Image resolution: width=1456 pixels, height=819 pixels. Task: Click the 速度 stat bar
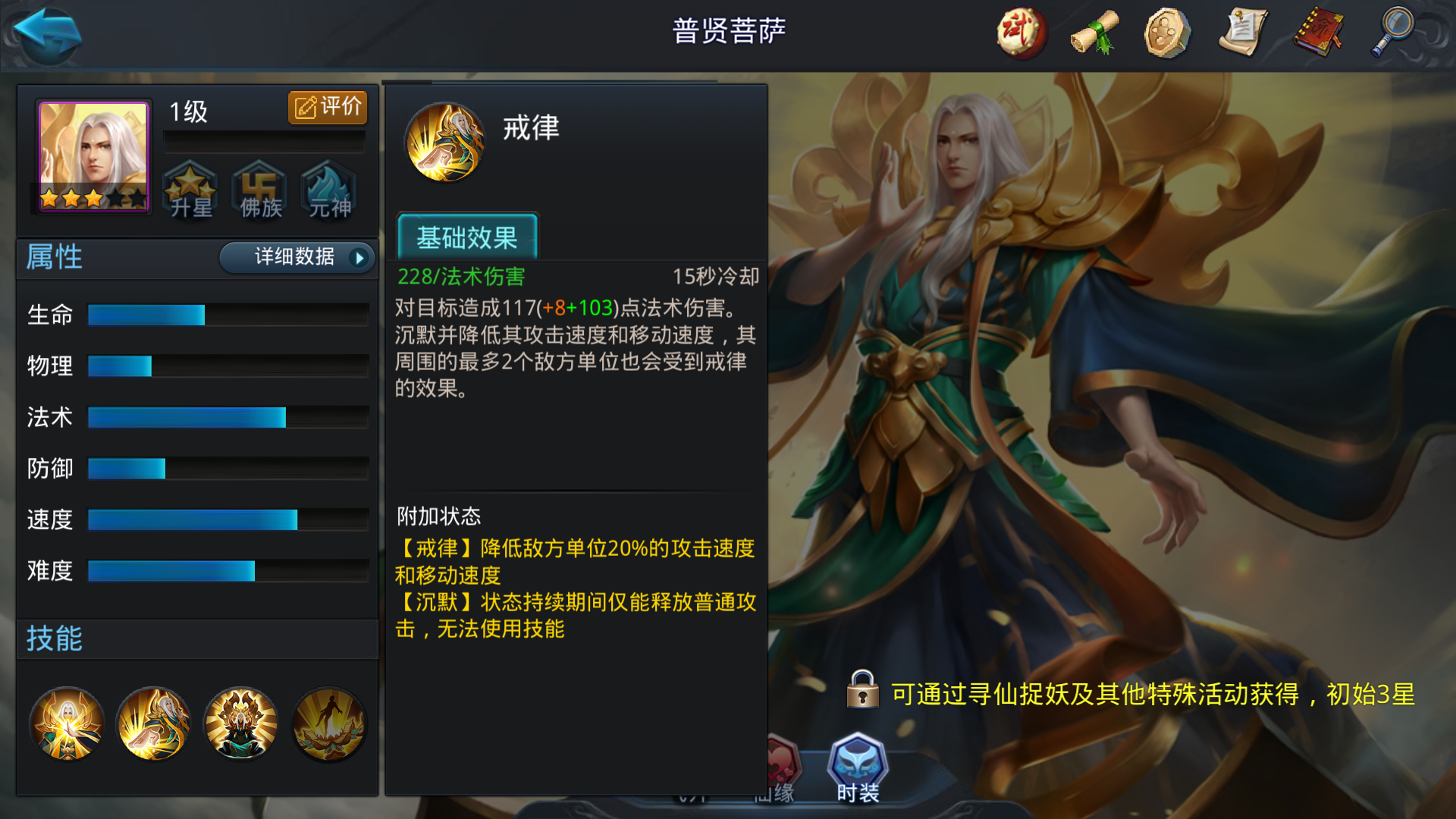tap(193, 520)
